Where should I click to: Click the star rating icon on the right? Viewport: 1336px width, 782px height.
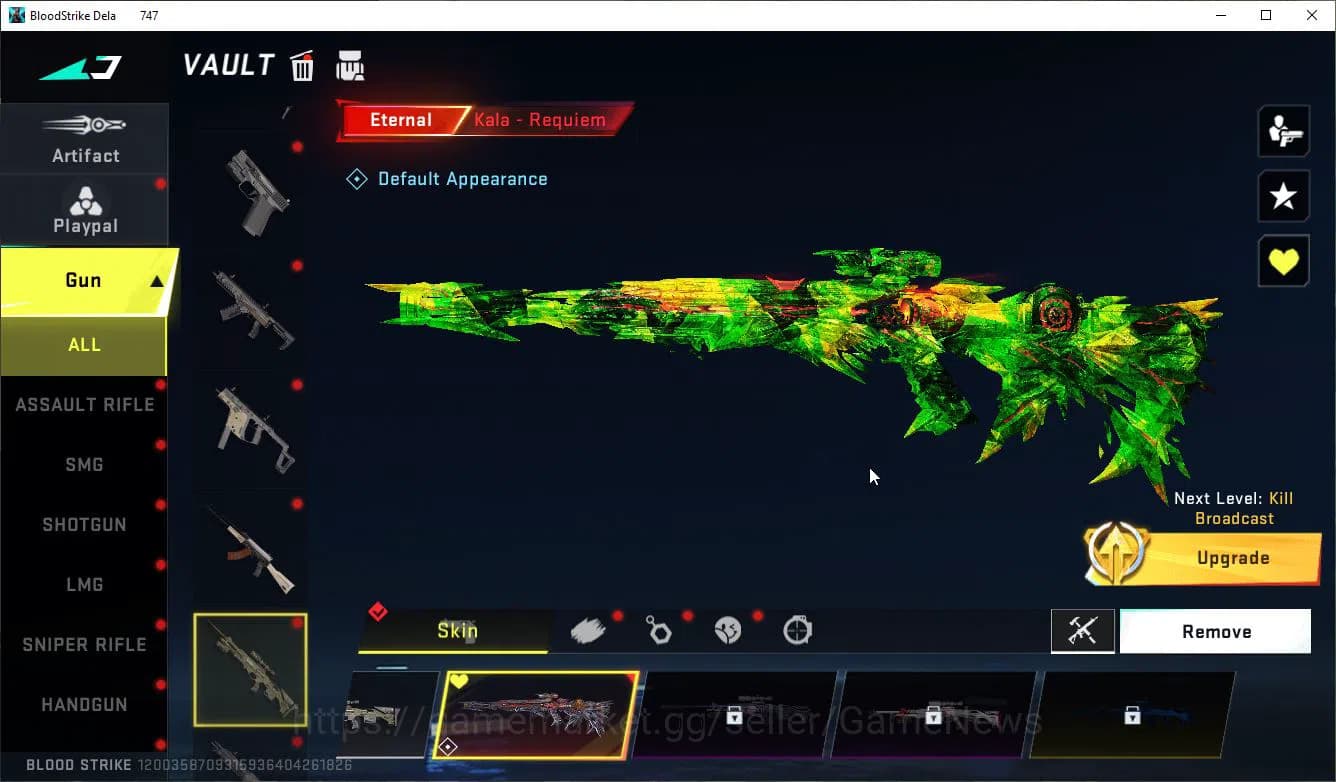pyautogui.click(x=1283, y=196)
